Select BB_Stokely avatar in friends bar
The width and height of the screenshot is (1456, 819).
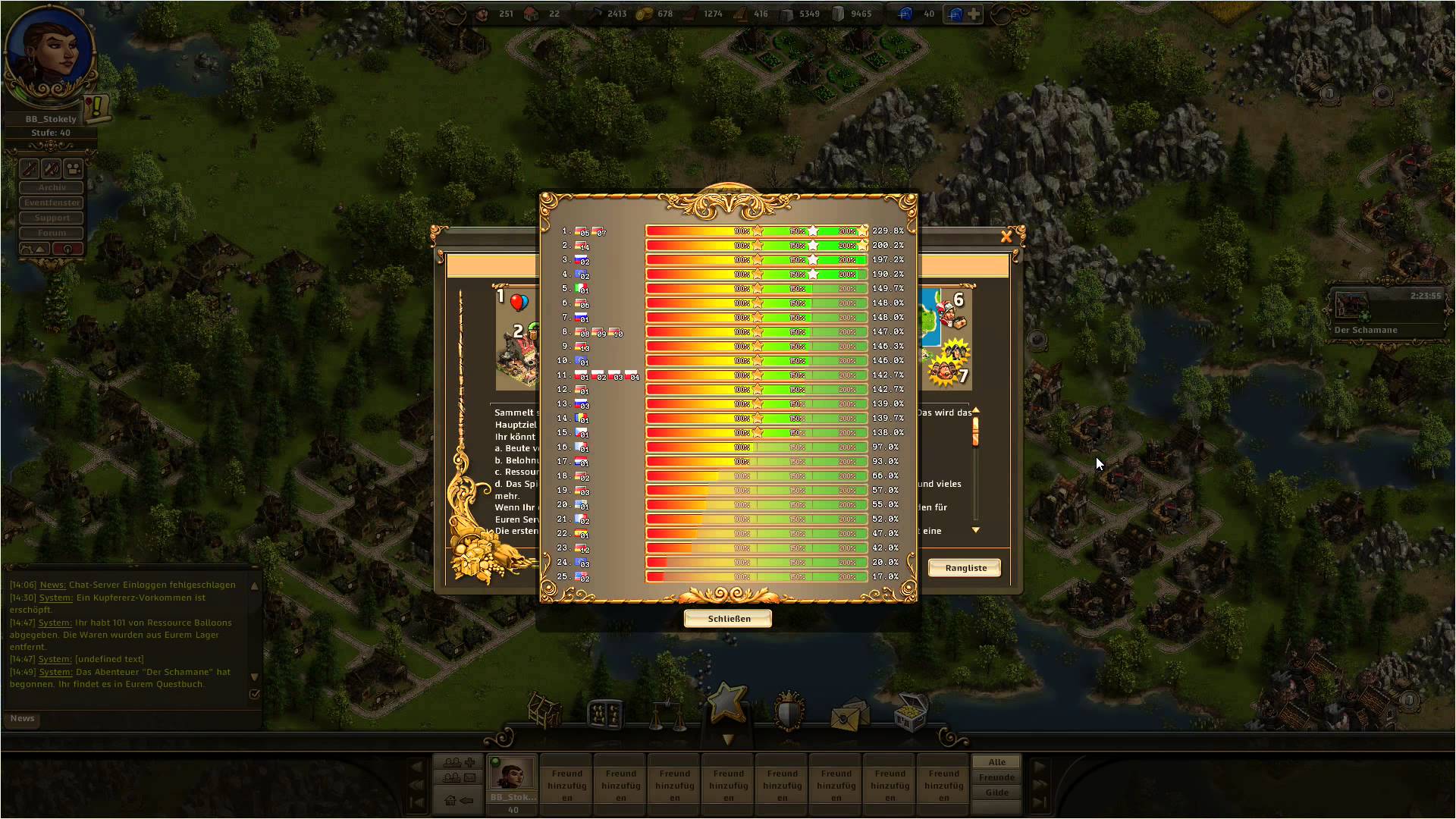tap(513, 773)
